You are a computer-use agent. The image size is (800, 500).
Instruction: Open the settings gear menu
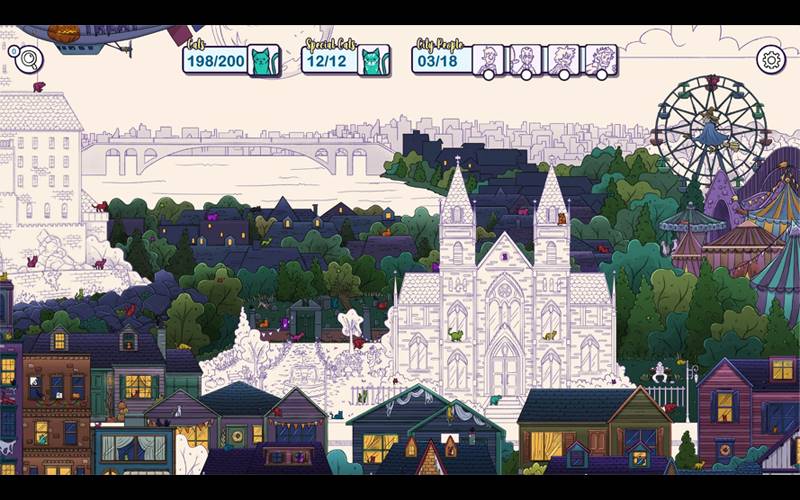771,59
